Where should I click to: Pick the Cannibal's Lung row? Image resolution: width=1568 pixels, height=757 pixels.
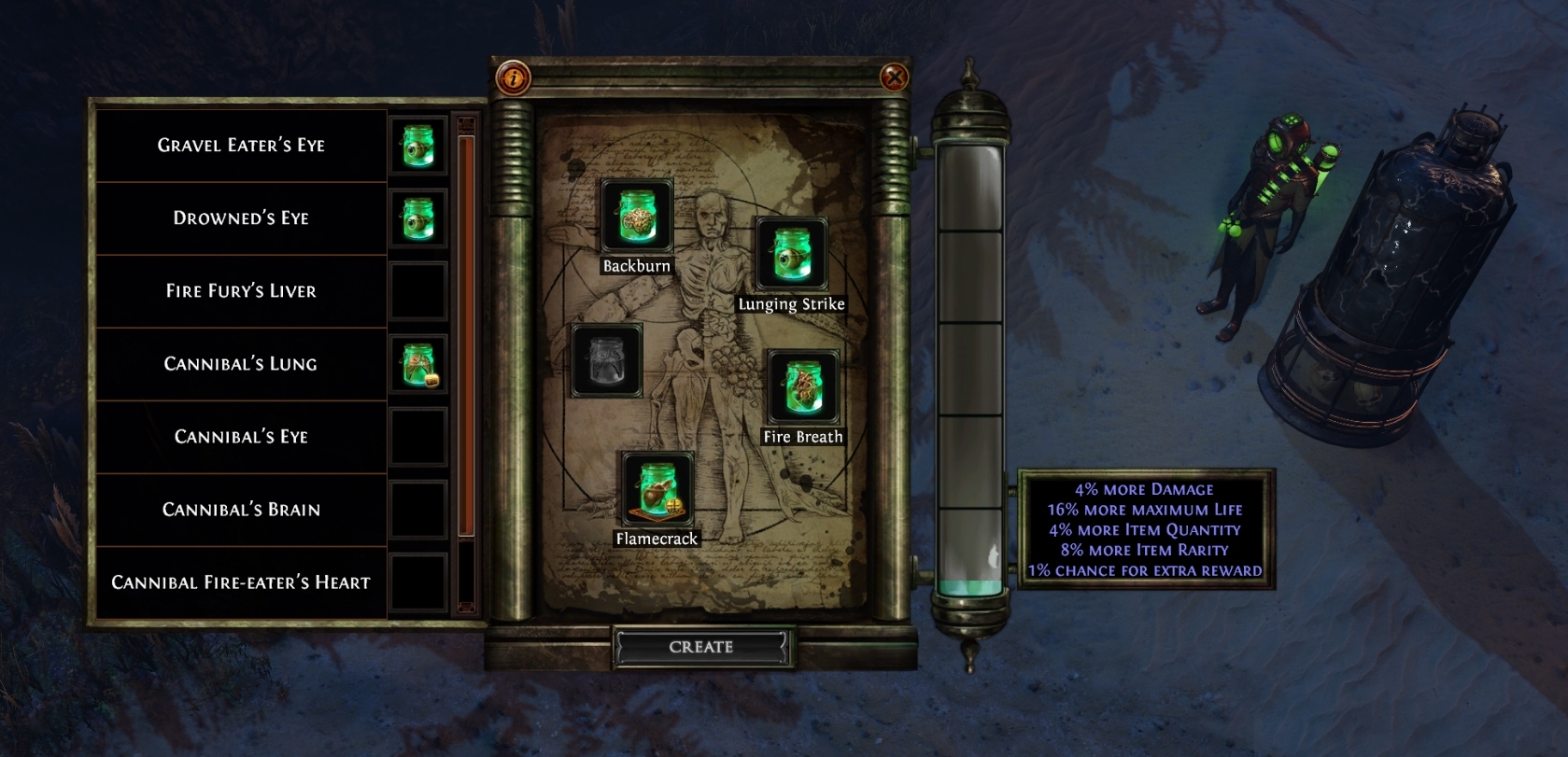point(241,364)
